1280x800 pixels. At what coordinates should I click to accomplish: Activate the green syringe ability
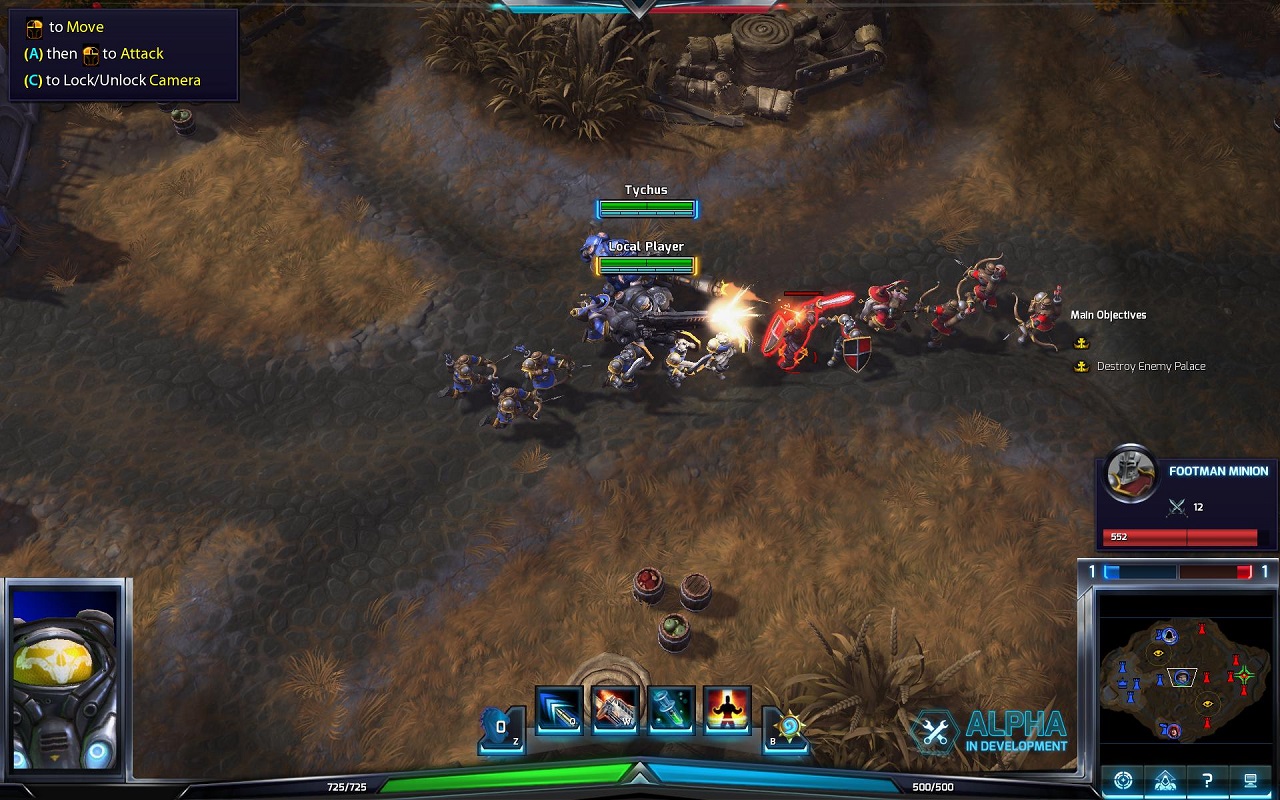(x=671, y=709)
